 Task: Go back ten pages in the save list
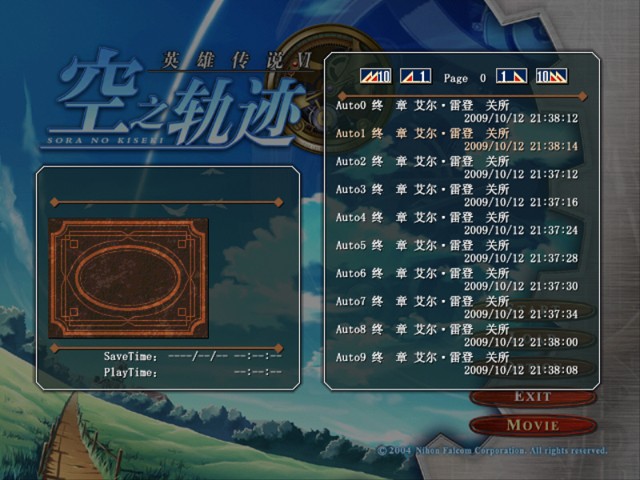click(376, 76)
